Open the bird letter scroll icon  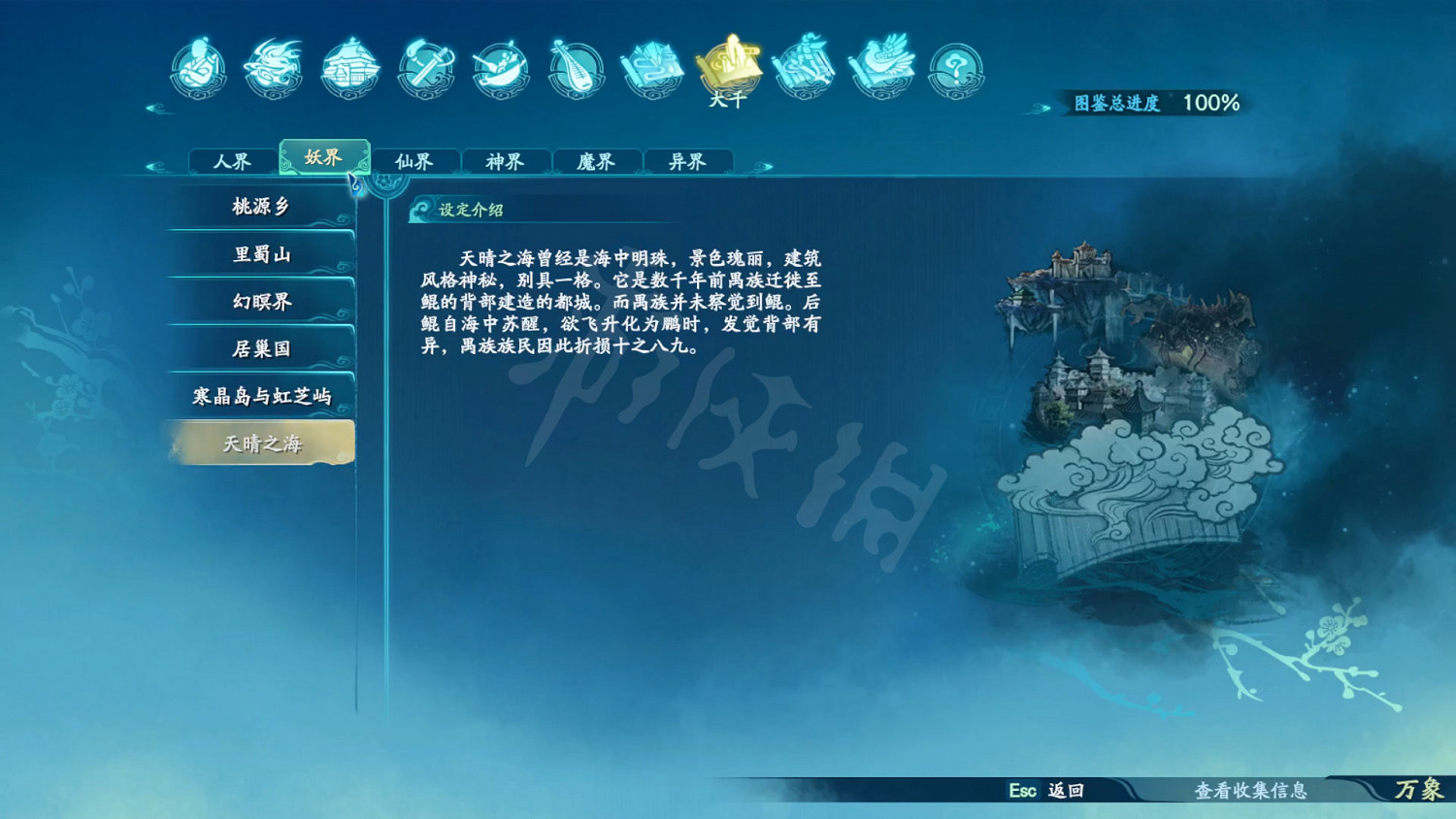point(881,68)
